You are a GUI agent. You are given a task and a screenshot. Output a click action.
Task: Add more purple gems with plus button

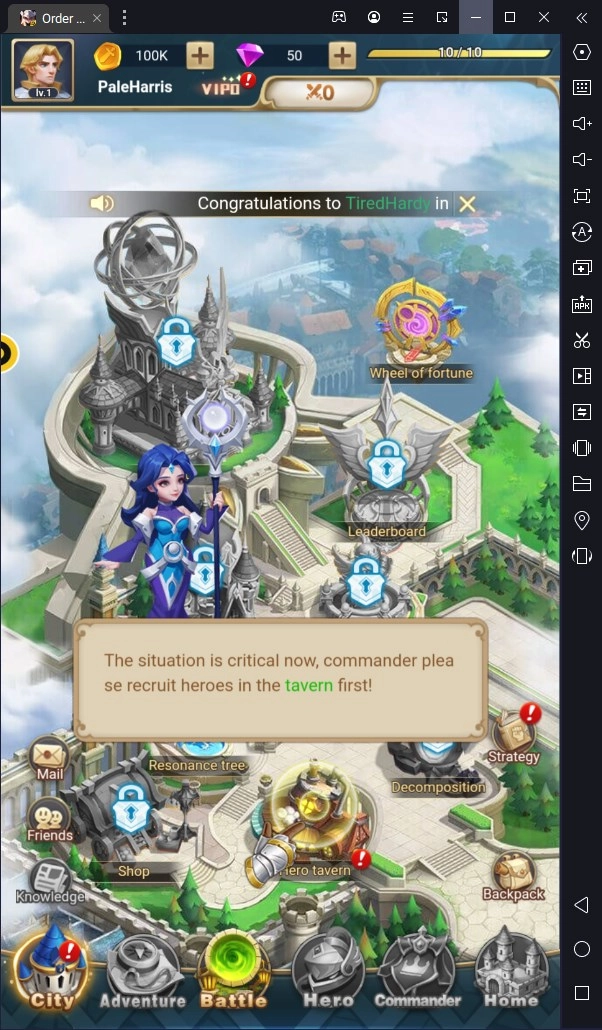tap(342, 55)
